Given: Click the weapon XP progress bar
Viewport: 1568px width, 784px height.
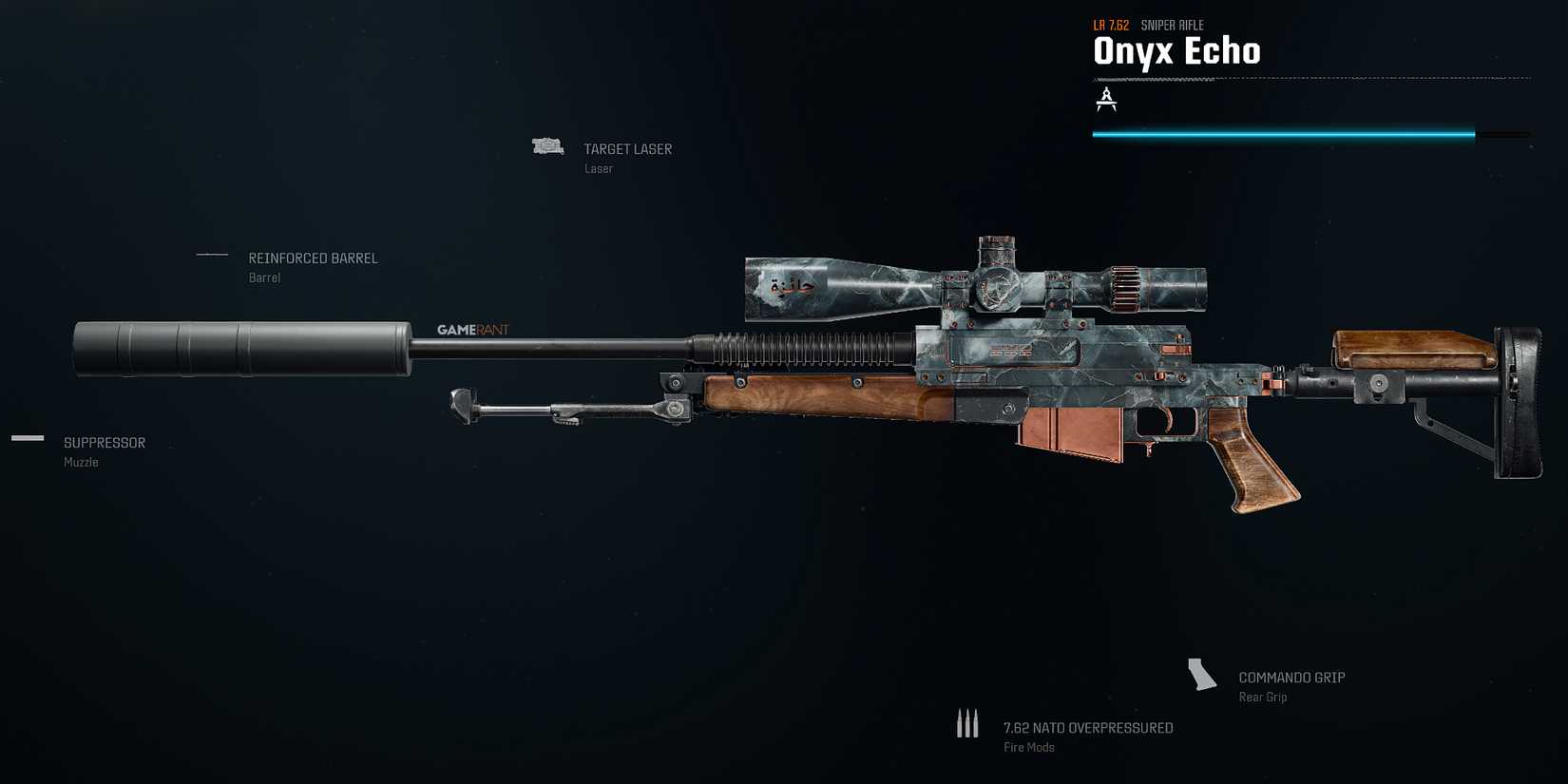Looking at the screenshot, I should [x=1283, y=133].
